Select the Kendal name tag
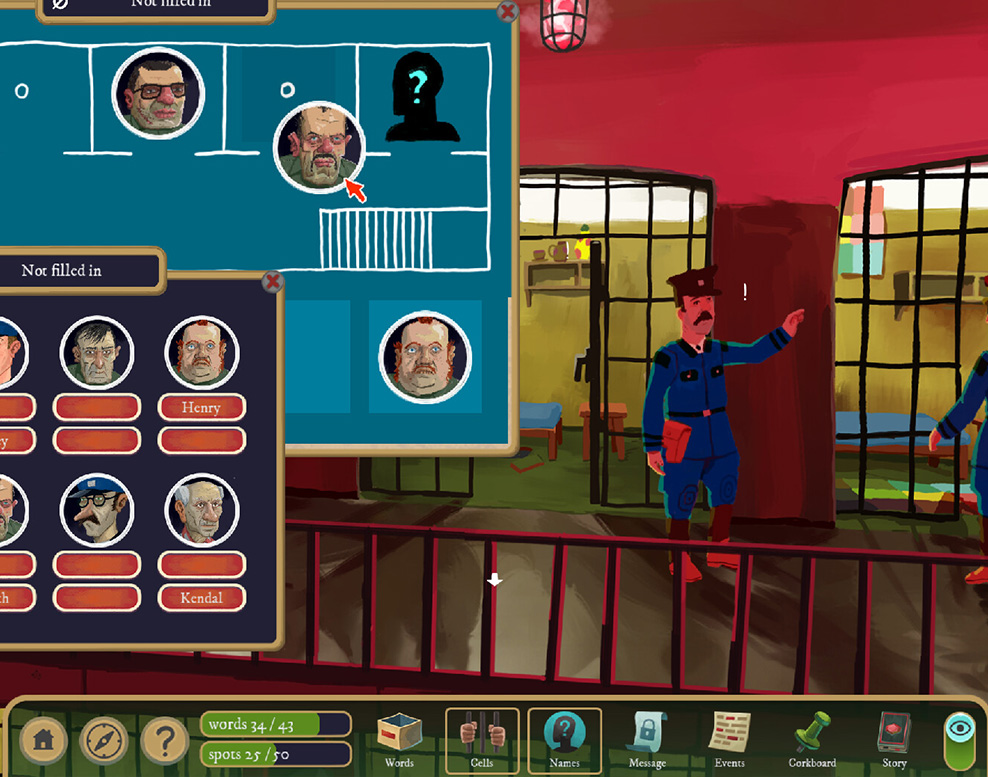 [202, 598]
